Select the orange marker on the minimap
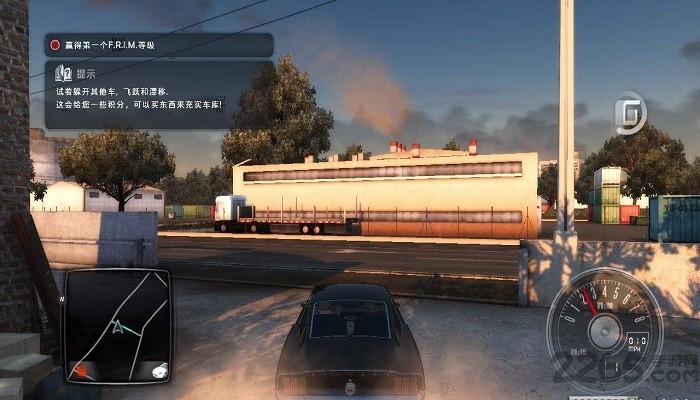This screenshot has width=700, height=400. (x=83, y=369)
